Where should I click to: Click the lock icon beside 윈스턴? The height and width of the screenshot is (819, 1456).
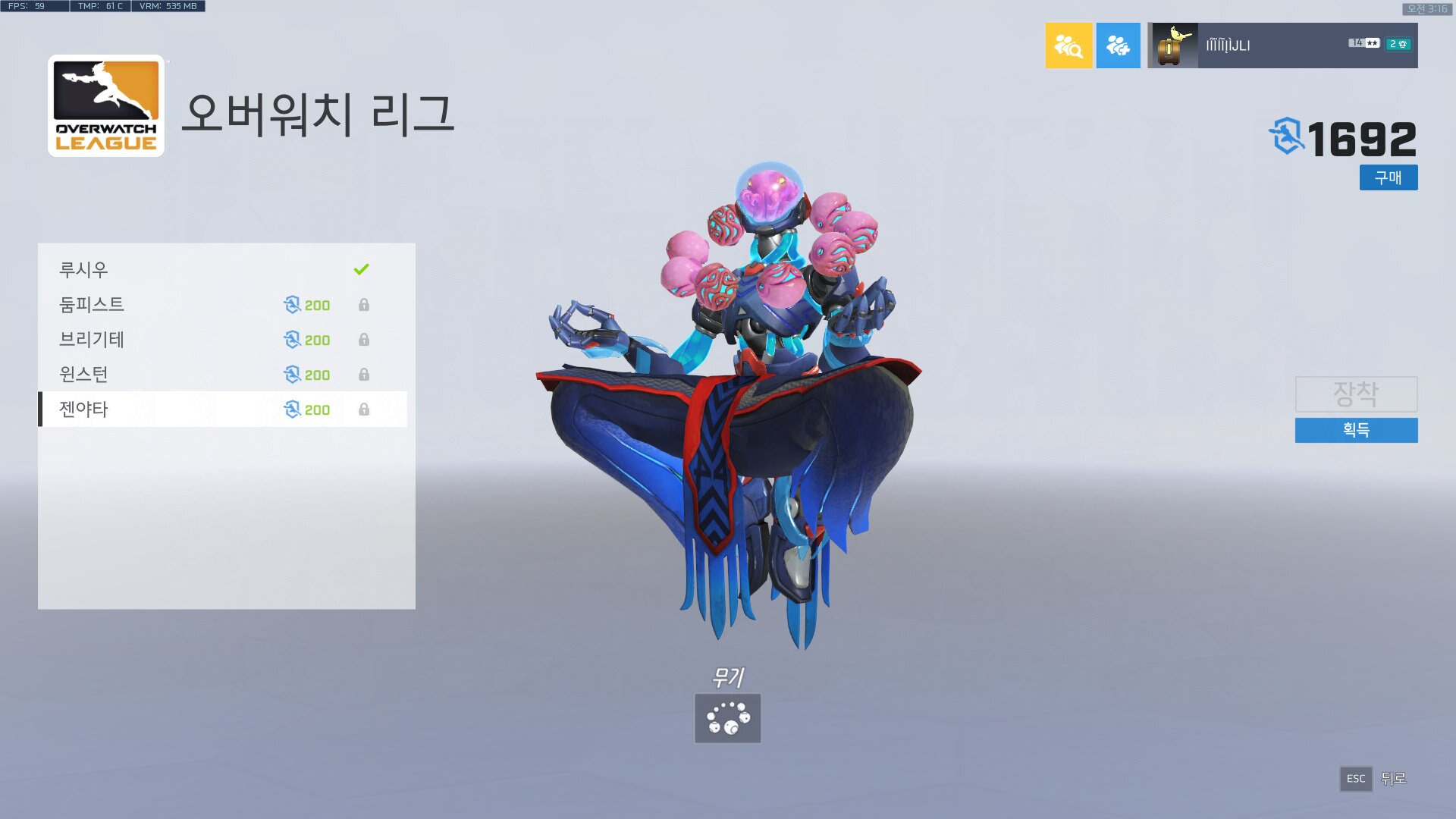coord(365,374)
